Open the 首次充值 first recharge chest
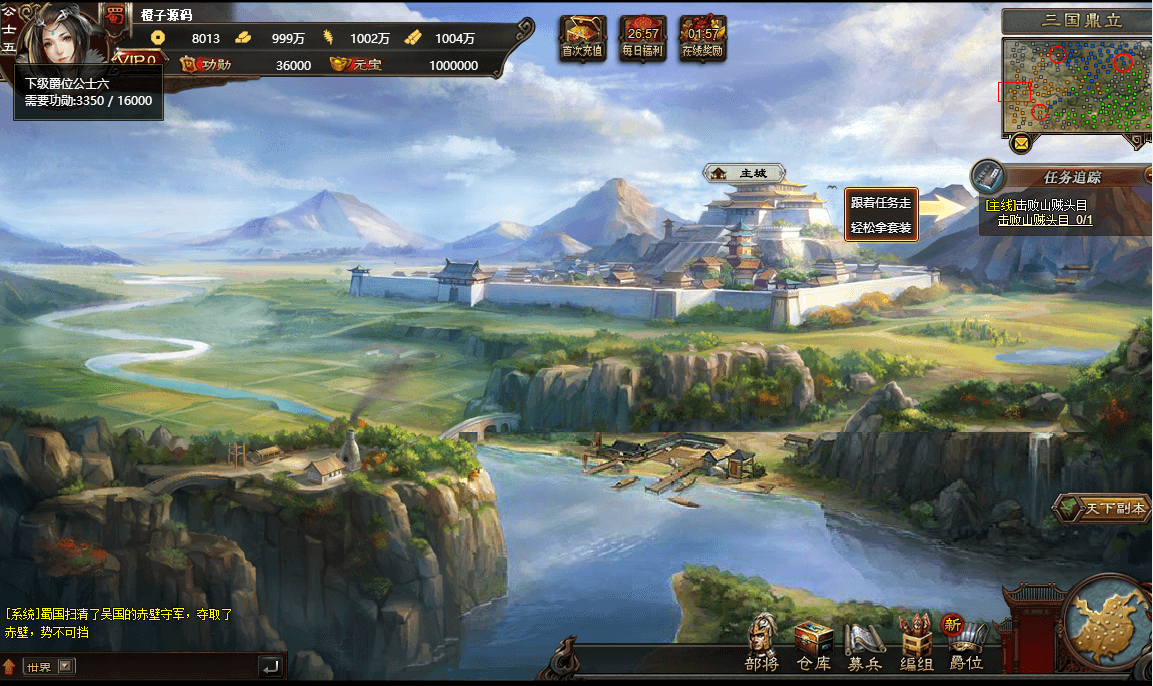Image resolution: width=1153 pixels, height=686 pixels. 582,38
